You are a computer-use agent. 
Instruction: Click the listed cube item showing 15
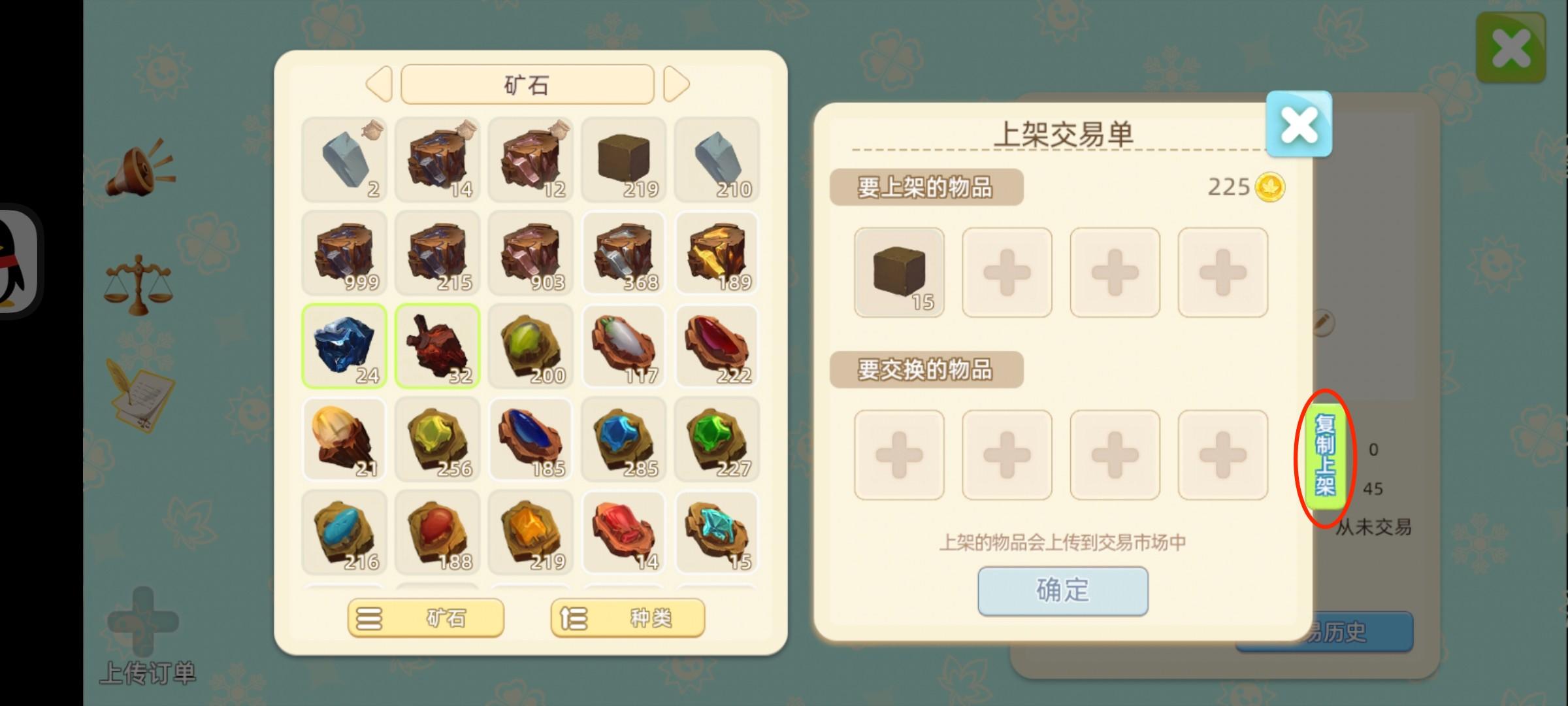click(x=899, y=273)
